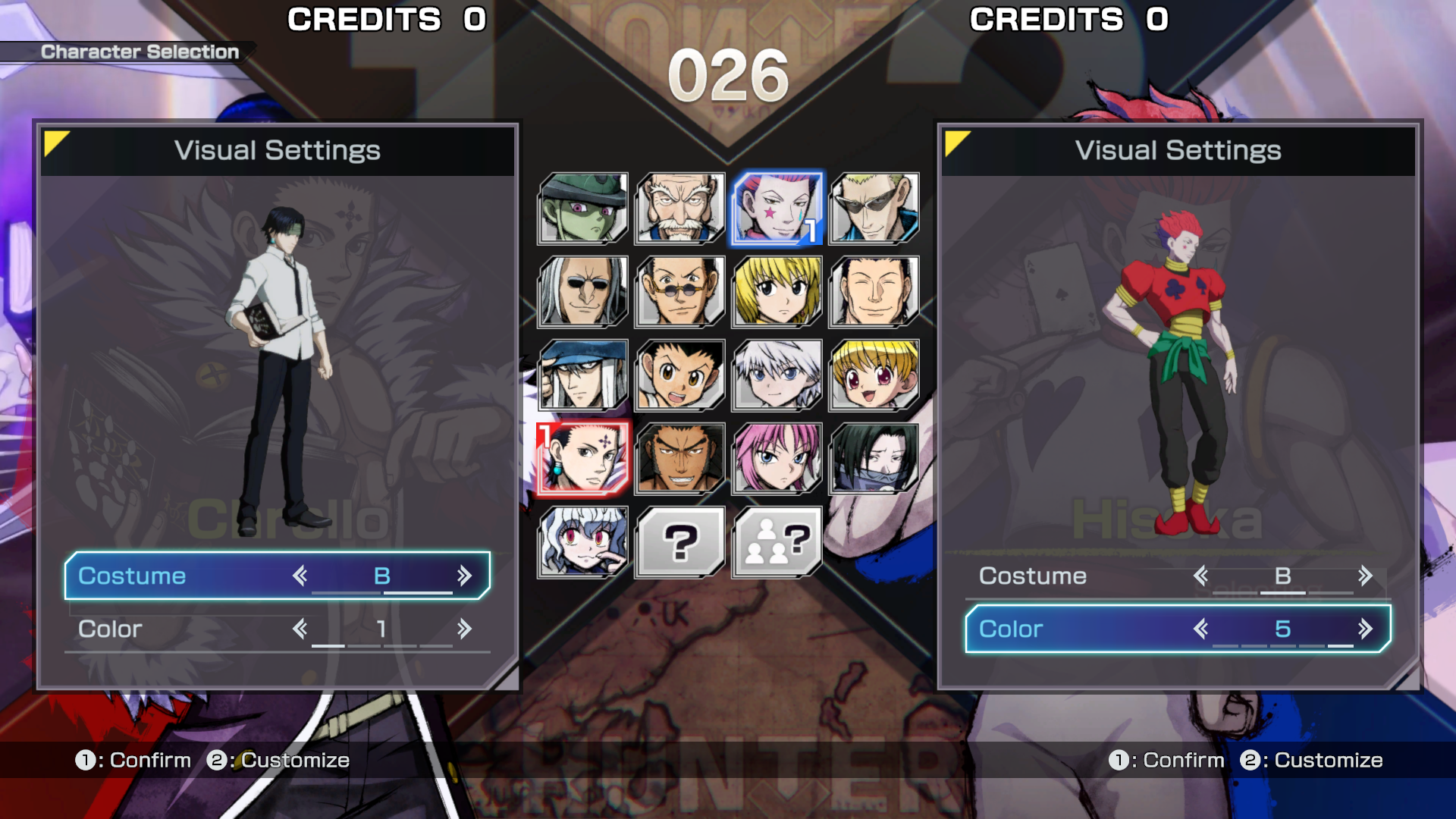The width and height of the screenshot is (1456, 819).
Task: Select Biscuit's blonde pigtail portrait
Action: click(874, 375)
